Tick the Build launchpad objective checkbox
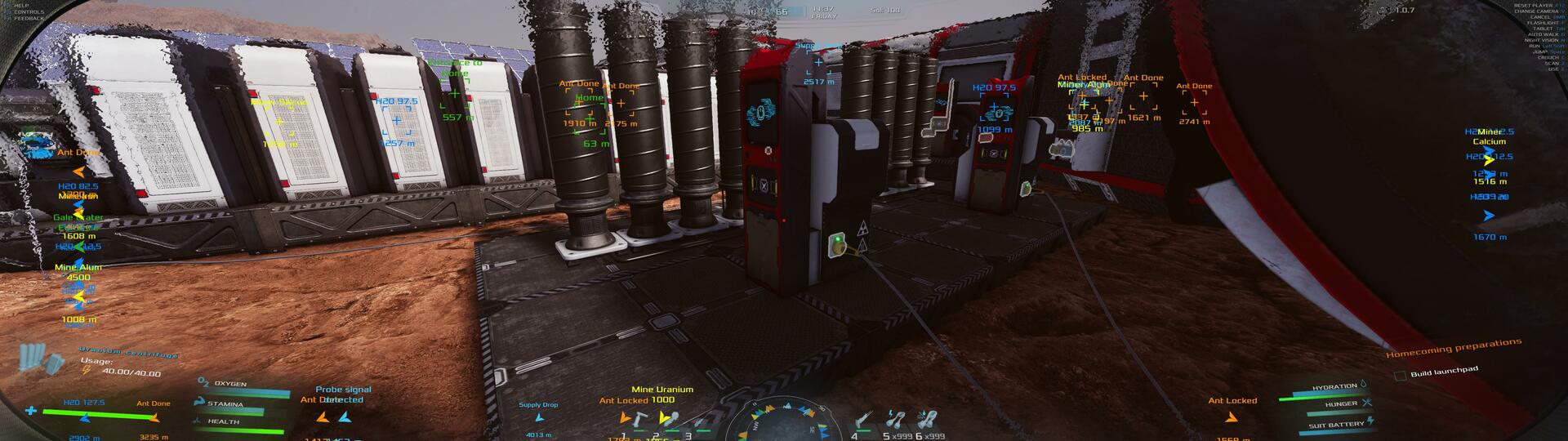 click(x=1401, y=376)
